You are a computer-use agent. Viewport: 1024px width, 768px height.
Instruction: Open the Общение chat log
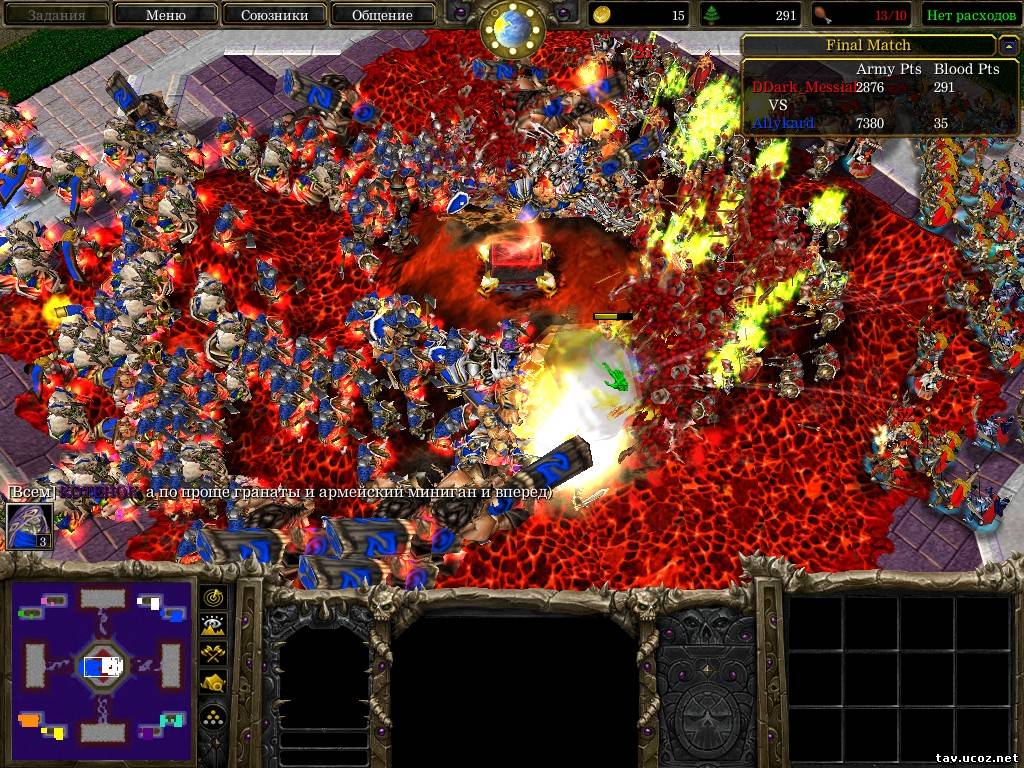[382, 15]
